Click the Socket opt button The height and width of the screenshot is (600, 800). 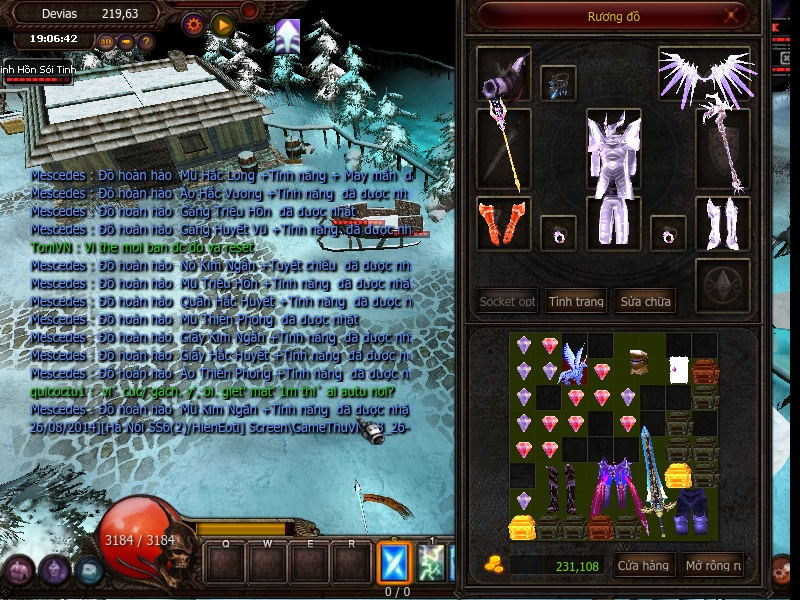[x=507, y=301]
